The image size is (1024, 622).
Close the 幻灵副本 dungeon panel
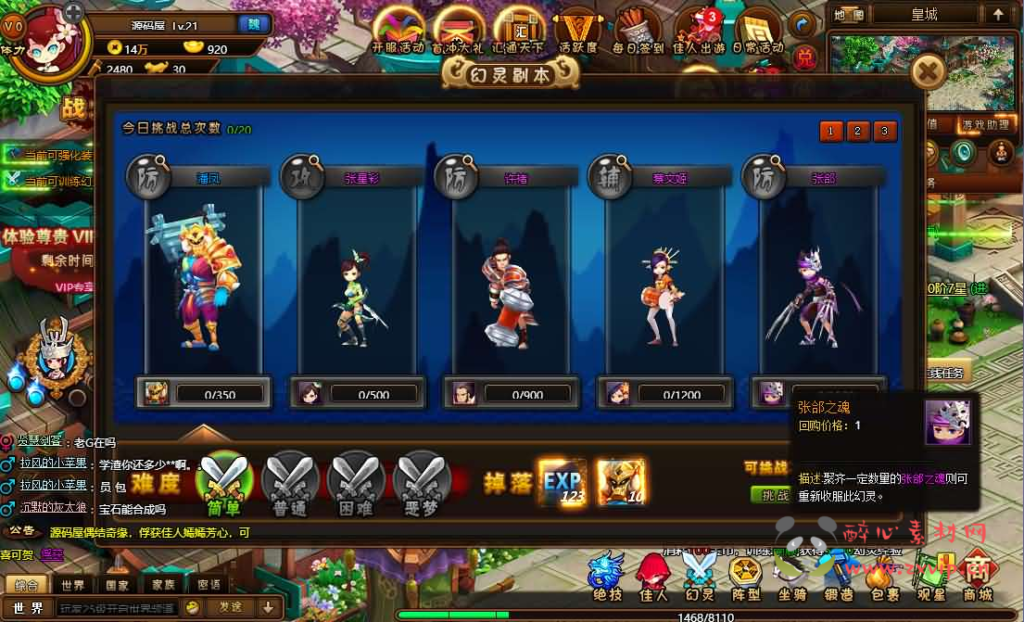click(929, 71)
